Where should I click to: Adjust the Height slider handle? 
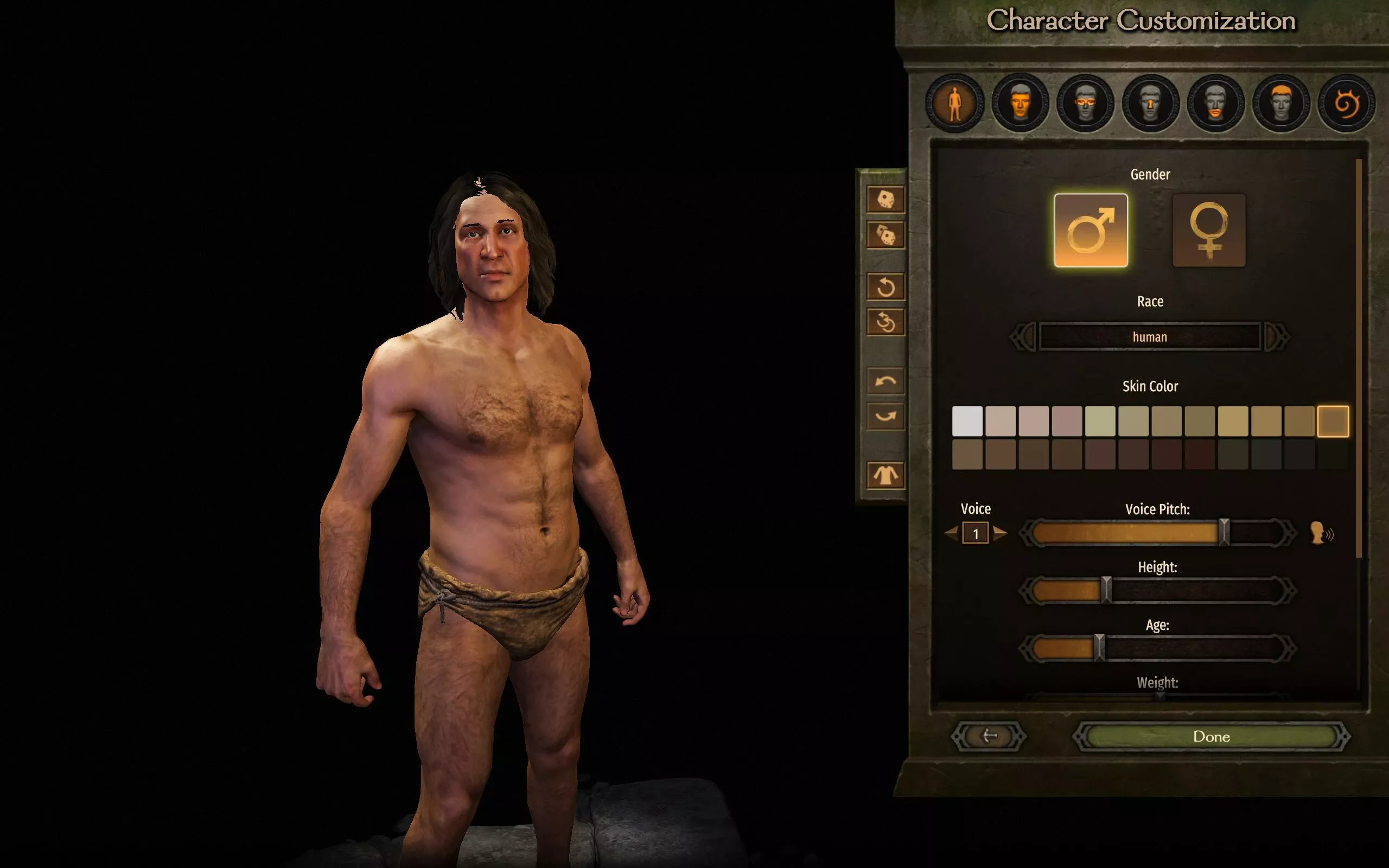(x=1107, y=590)
